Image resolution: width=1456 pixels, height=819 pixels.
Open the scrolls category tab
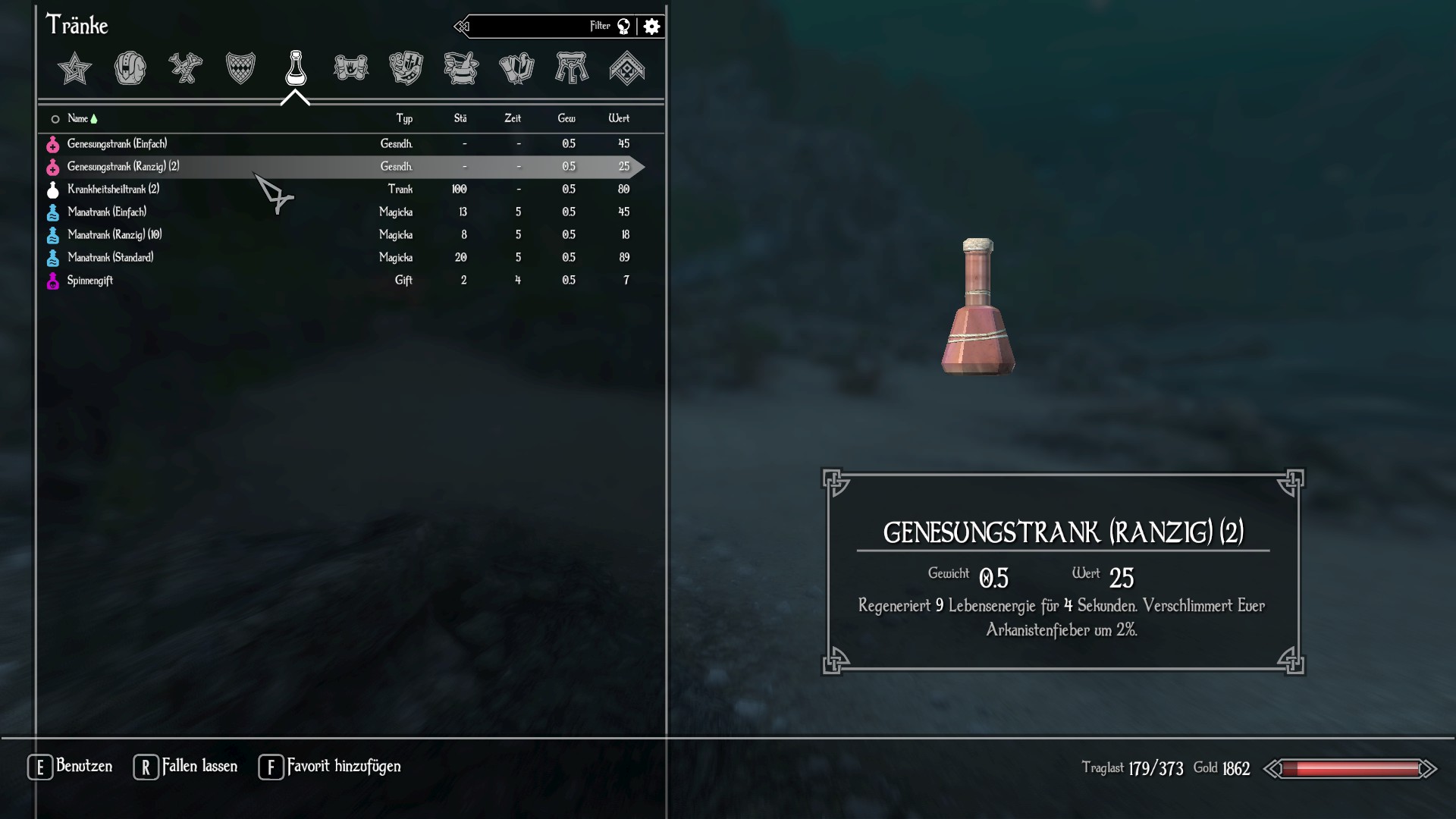(350, 69)
